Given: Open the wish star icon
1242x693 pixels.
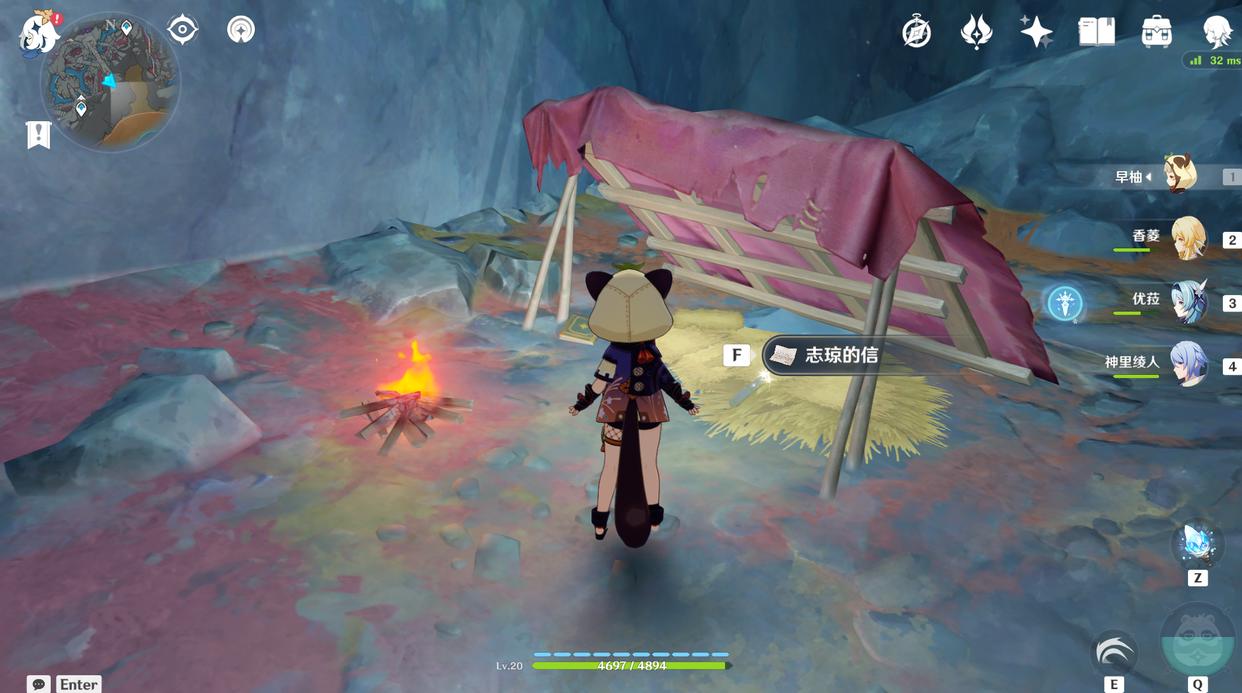Looking at the screenshot, I should 1036,32.
